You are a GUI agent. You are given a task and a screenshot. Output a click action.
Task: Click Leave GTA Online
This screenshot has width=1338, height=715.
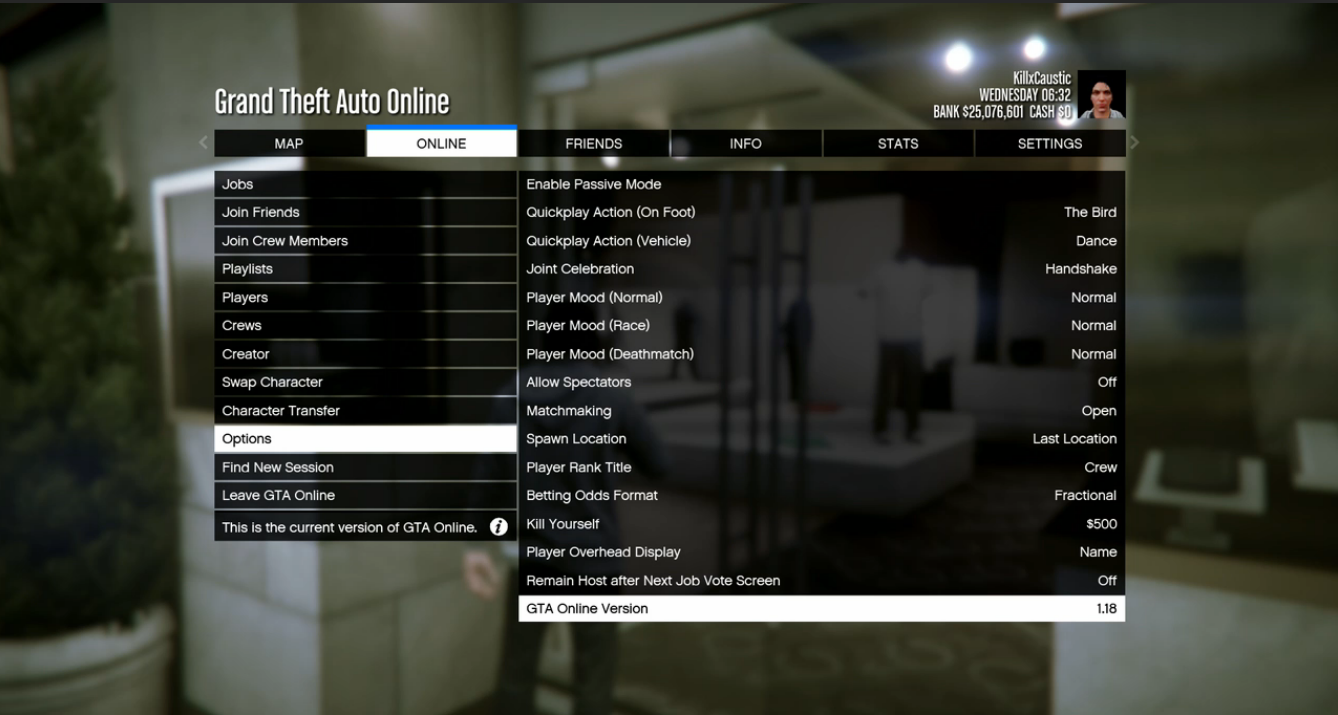[364, 495]
